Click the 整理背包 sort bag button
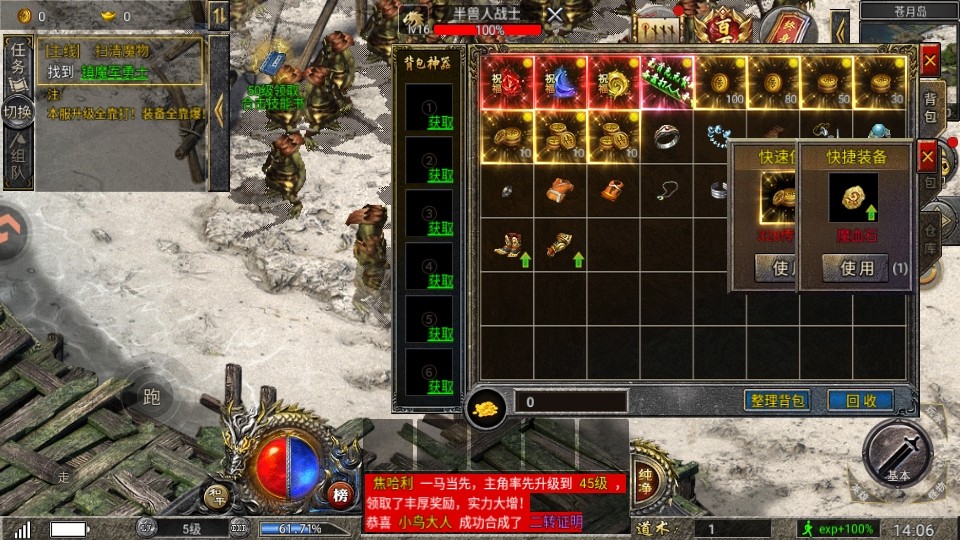This screenshot has width=960, height=540. 777,401
